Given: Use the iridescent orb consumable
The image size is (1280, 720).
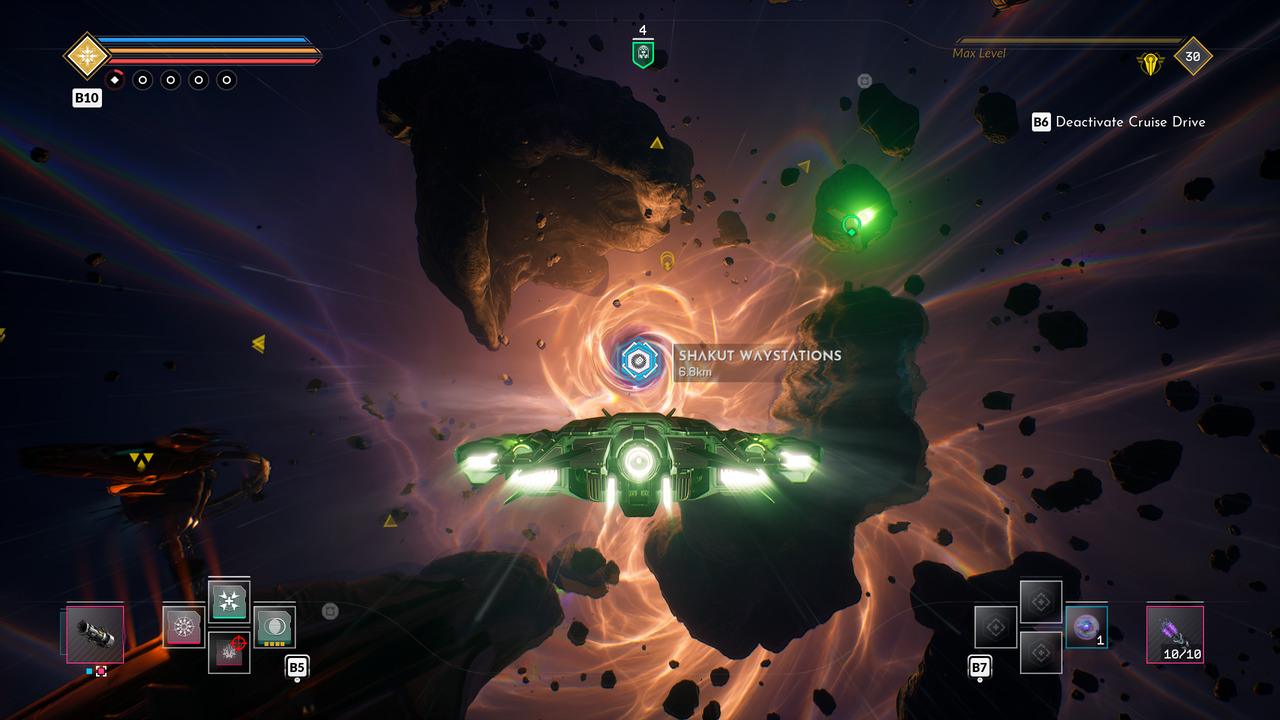Looking at the screenshot, I should [1085, 627].
